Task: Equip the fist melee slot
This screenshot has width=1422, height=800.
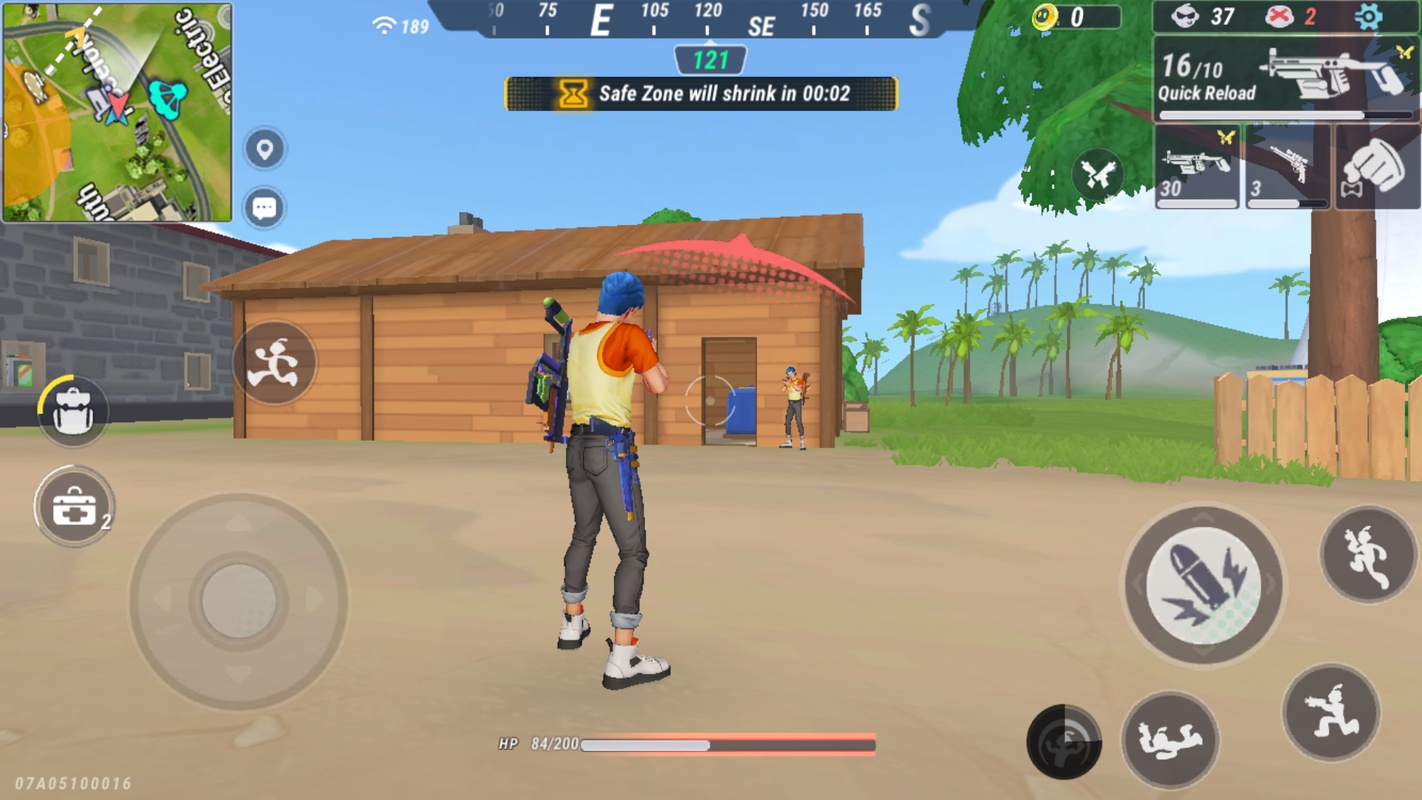Action: coord(1377,166)
